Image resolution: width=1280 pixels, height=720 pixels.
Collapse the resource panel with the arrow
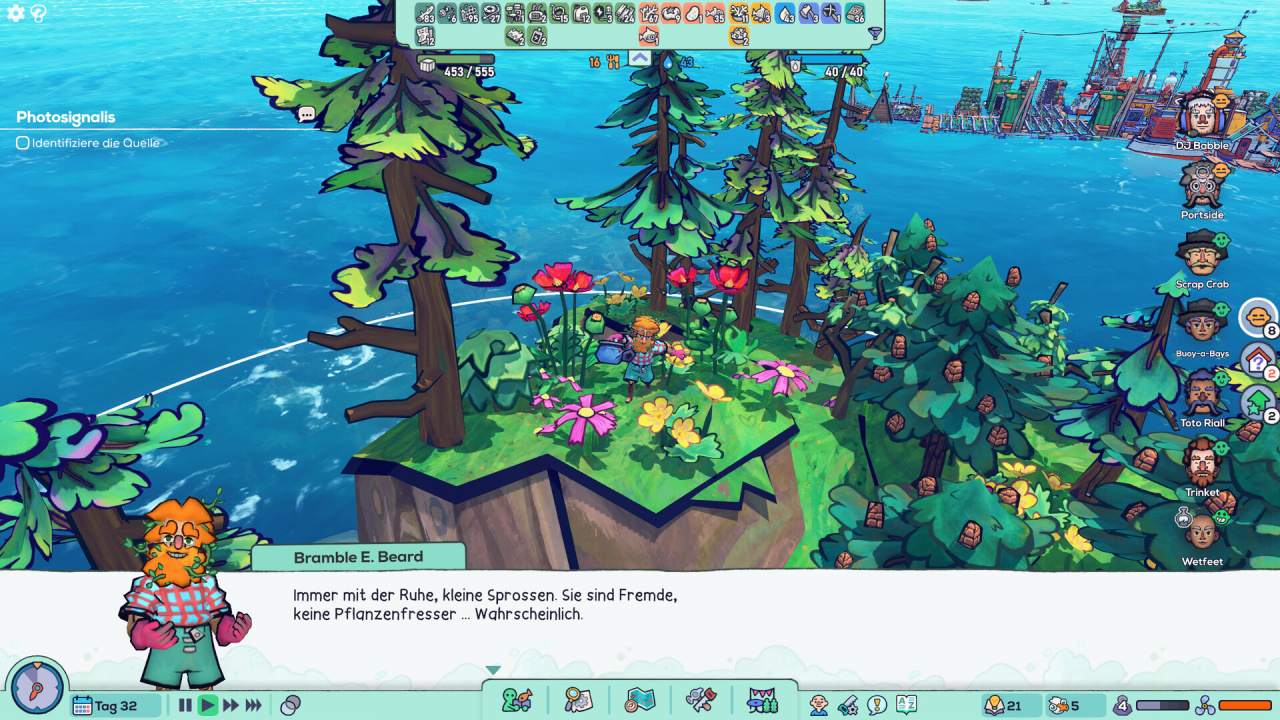640,58
